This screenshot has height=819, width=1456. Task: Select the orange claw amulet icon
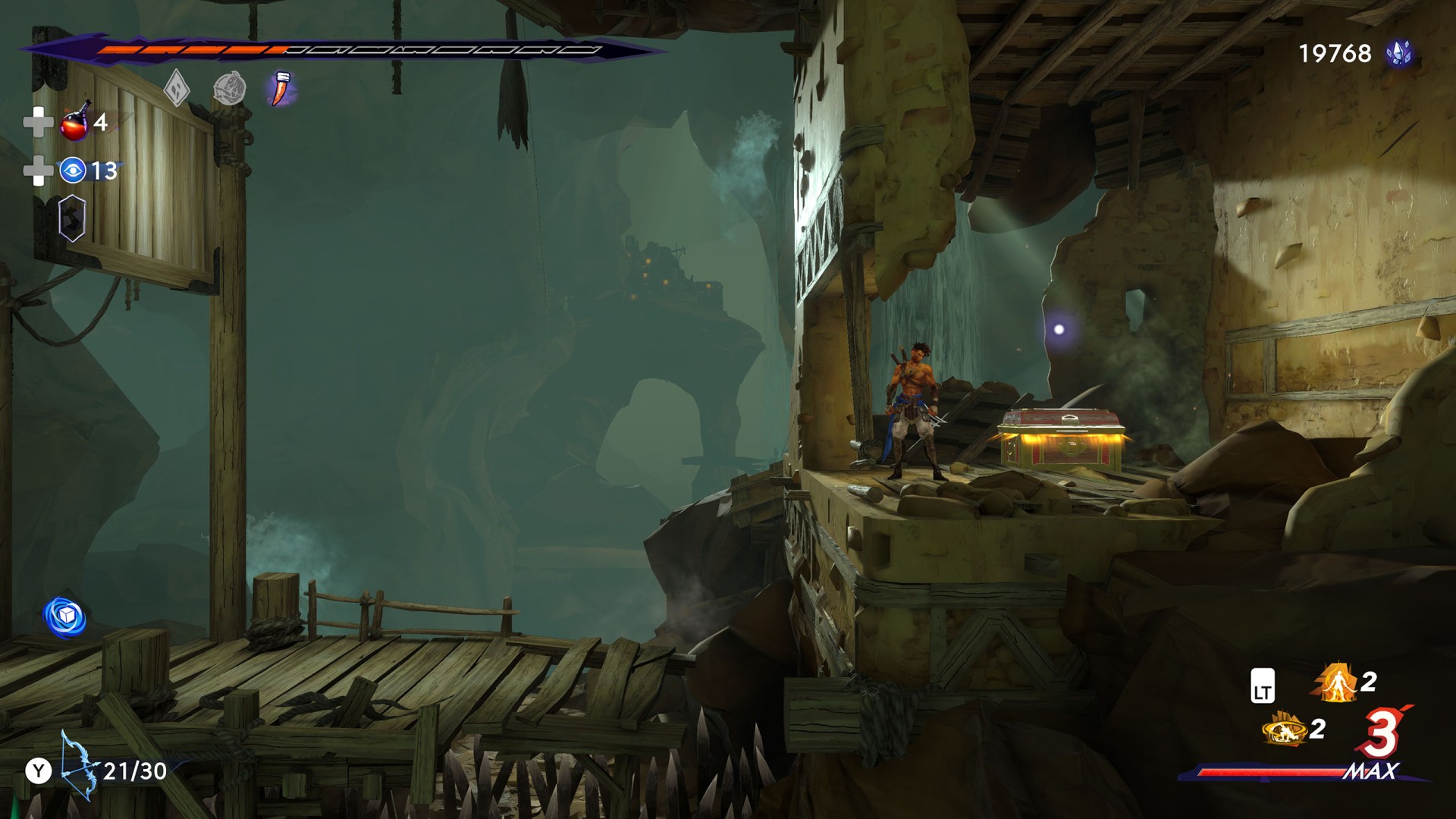(x=281, y=89)
